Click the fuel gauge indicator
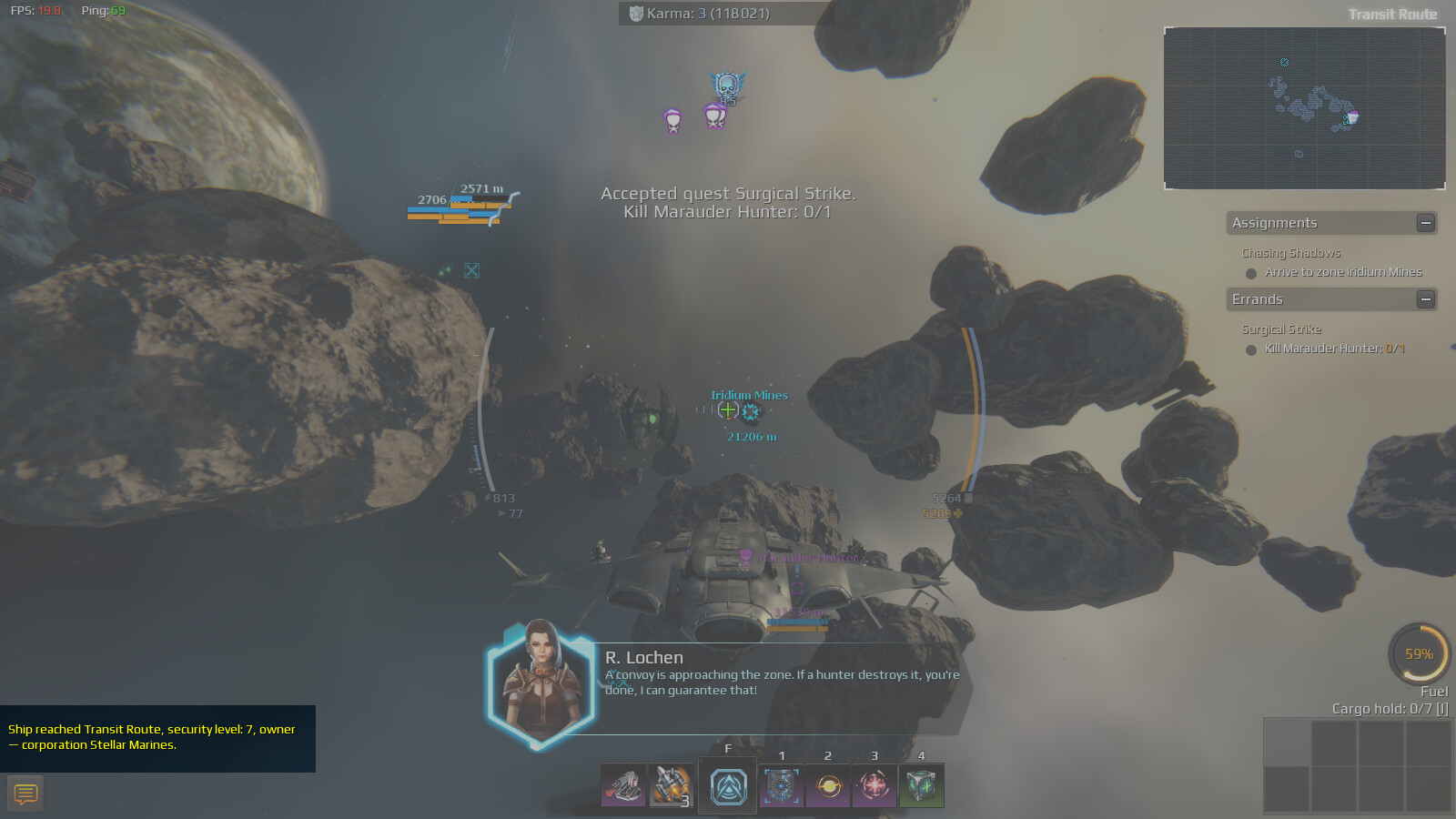 (x=1419, y=653)
